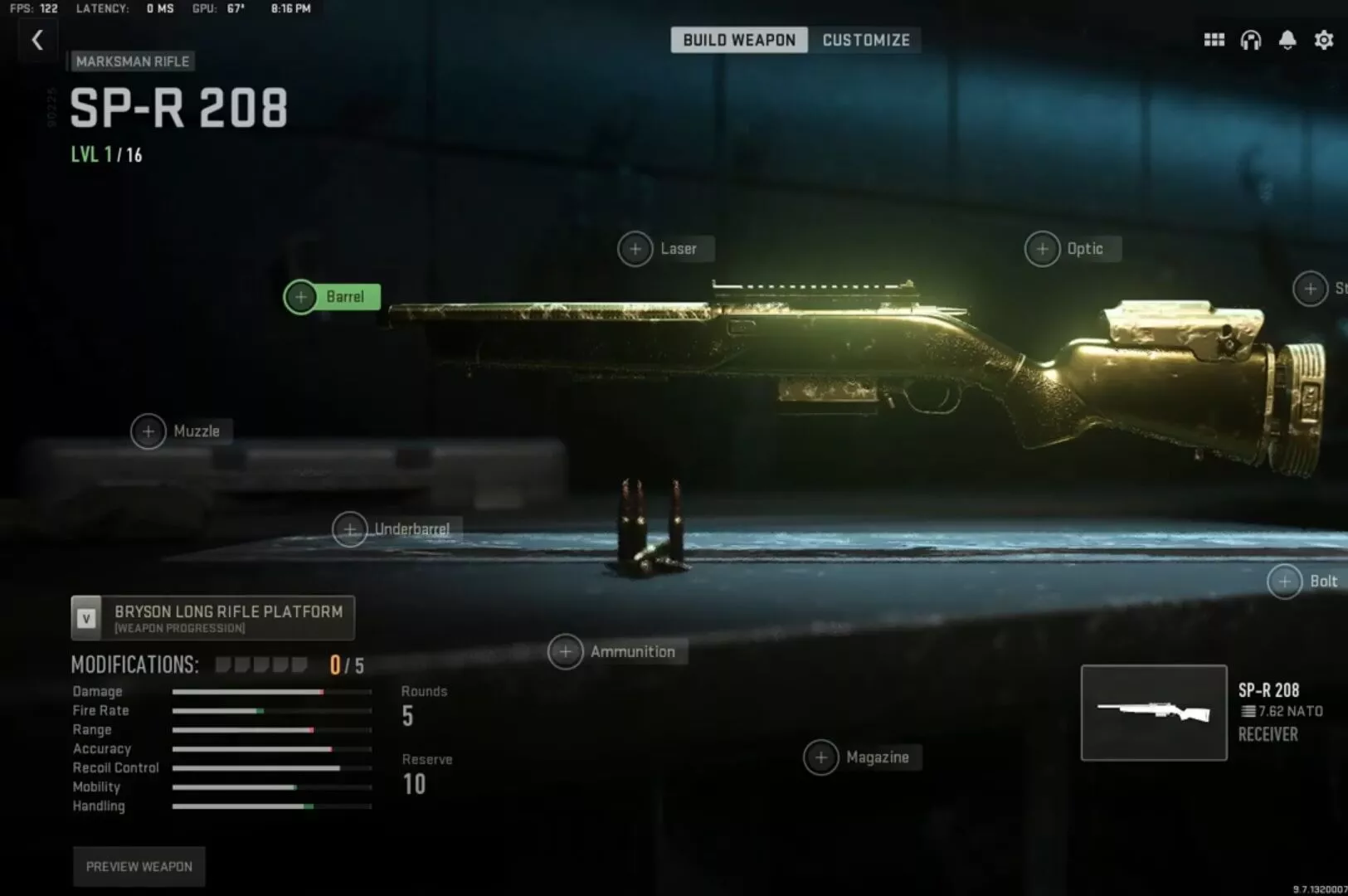Open the Ammunition attachment slot
Image resolution: width=1348 pixels, height=896 pixels.
click(x=567, y=651)
